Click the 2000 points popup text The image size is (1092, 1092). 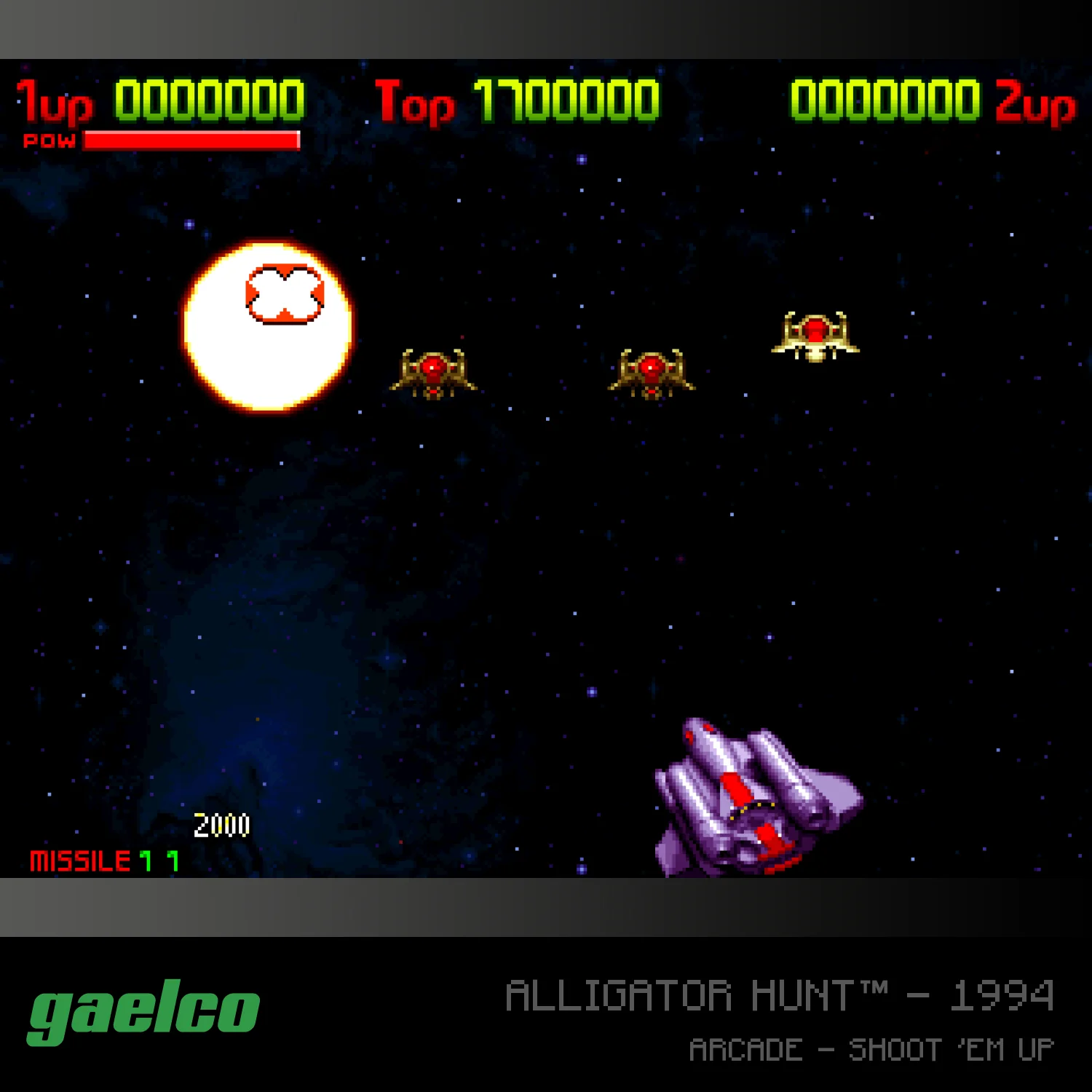coord(221,826)
